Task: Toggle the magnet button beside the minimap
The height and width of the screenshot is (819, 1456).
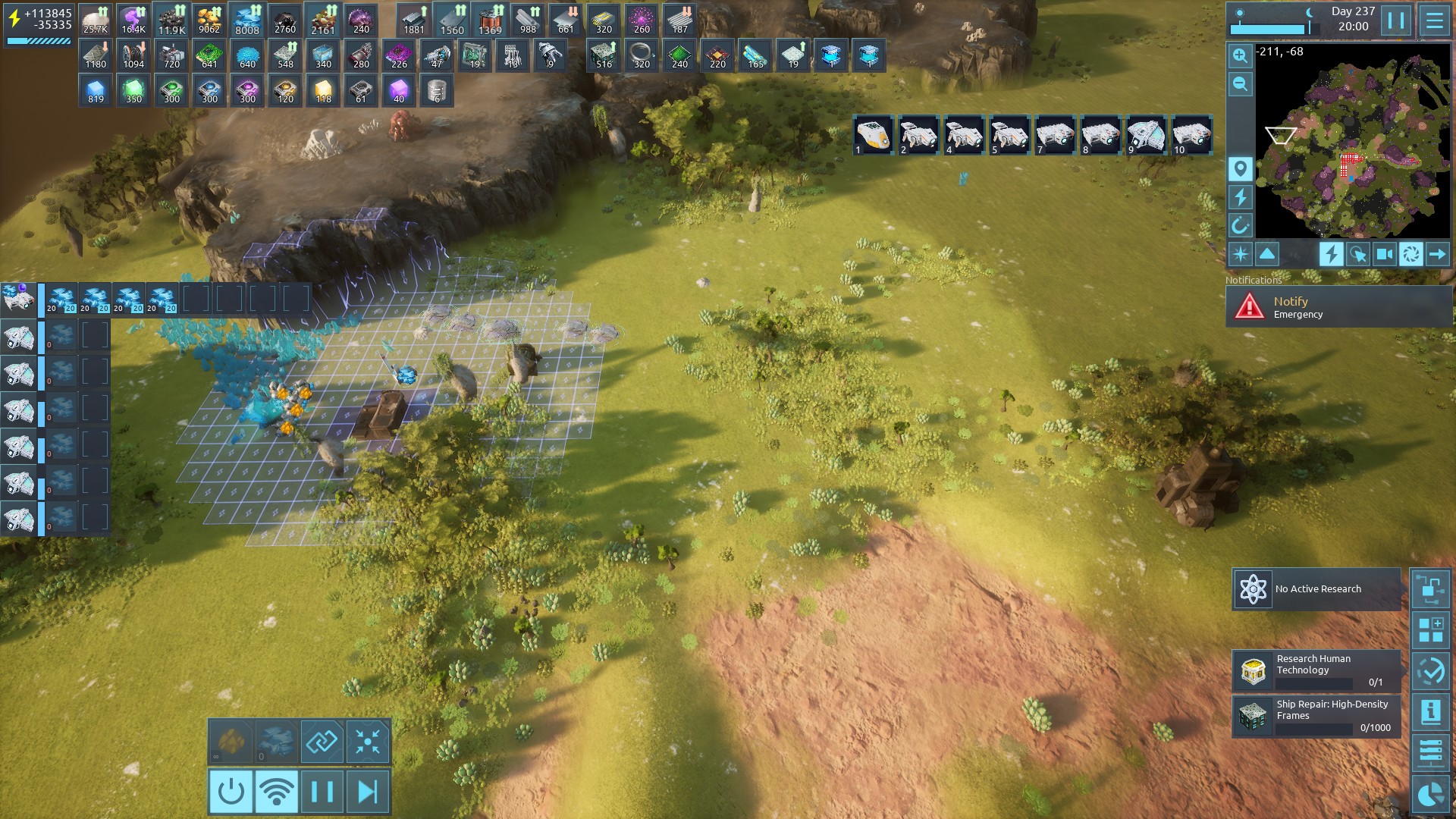Action: [1240, 225]
